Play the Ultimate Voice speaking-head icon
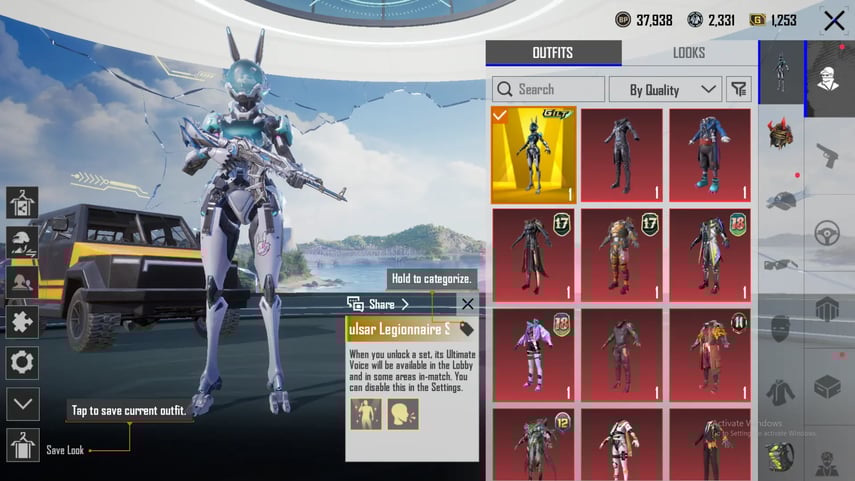855x481 pixels. (x=402, y=413)
